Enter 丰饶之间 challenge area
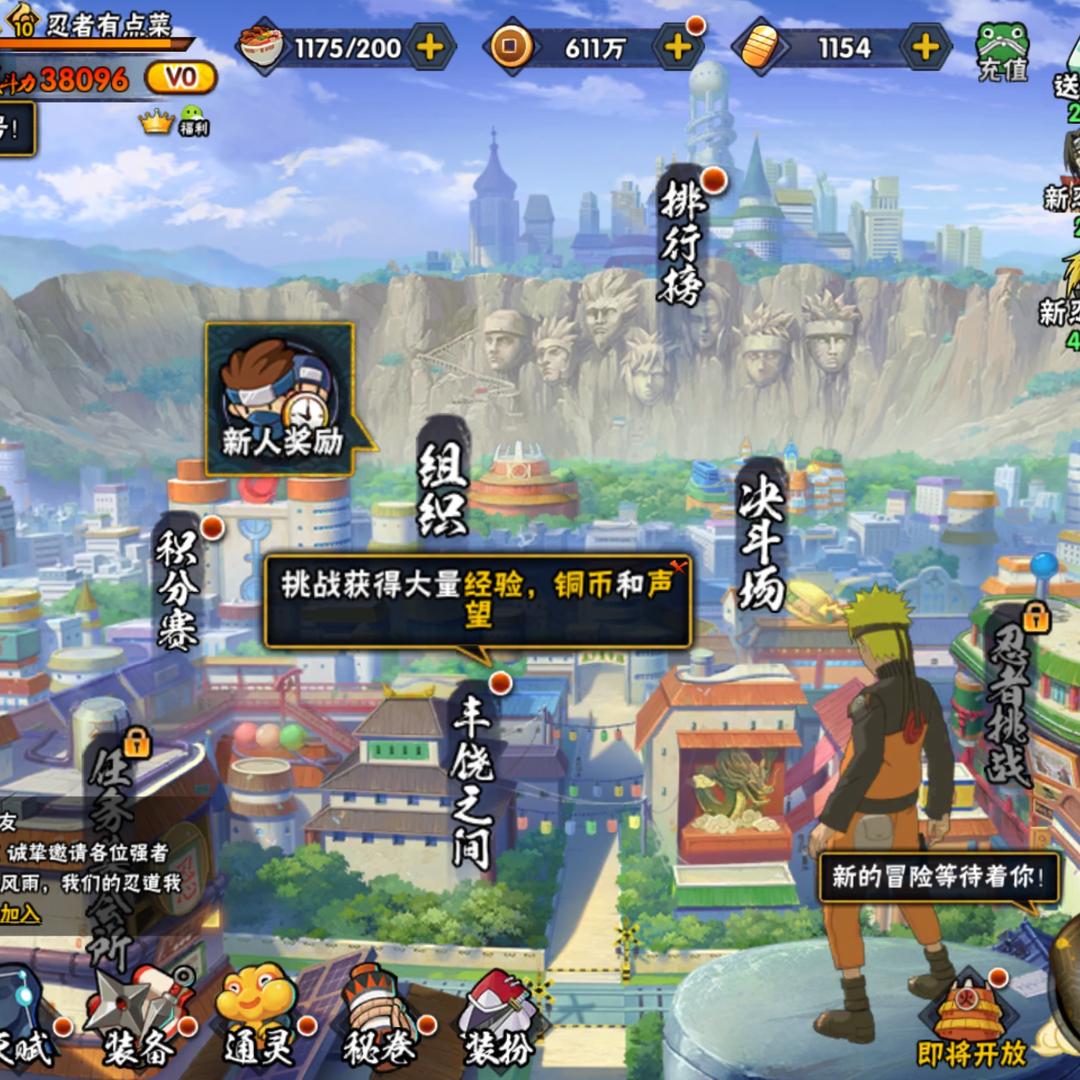The width and height of the screenshot is (1080, 1080). [x=473, y=782]
